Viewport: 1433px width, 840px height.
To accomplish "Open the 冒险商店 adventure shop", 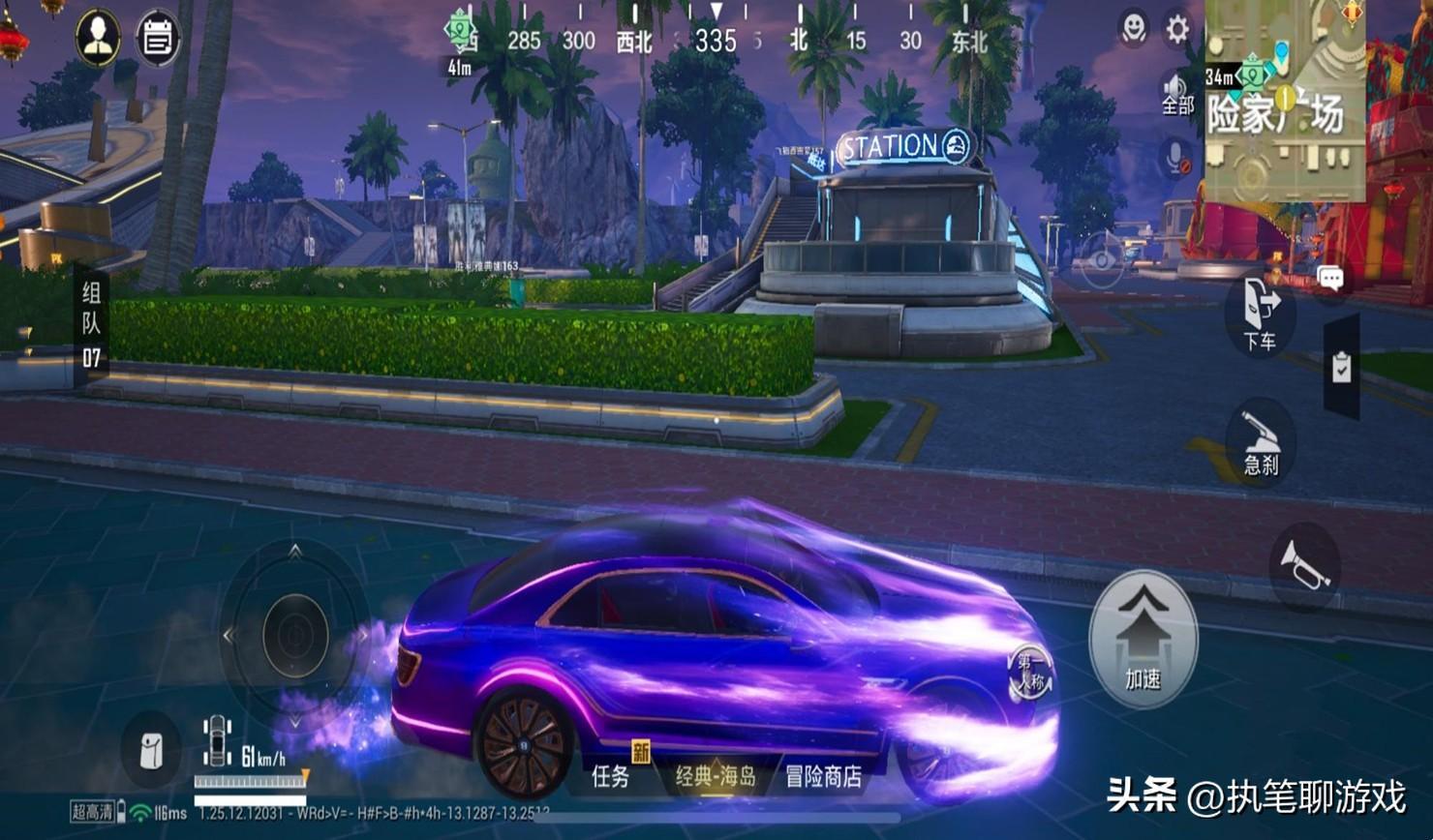I will click(x=823, y=776).
